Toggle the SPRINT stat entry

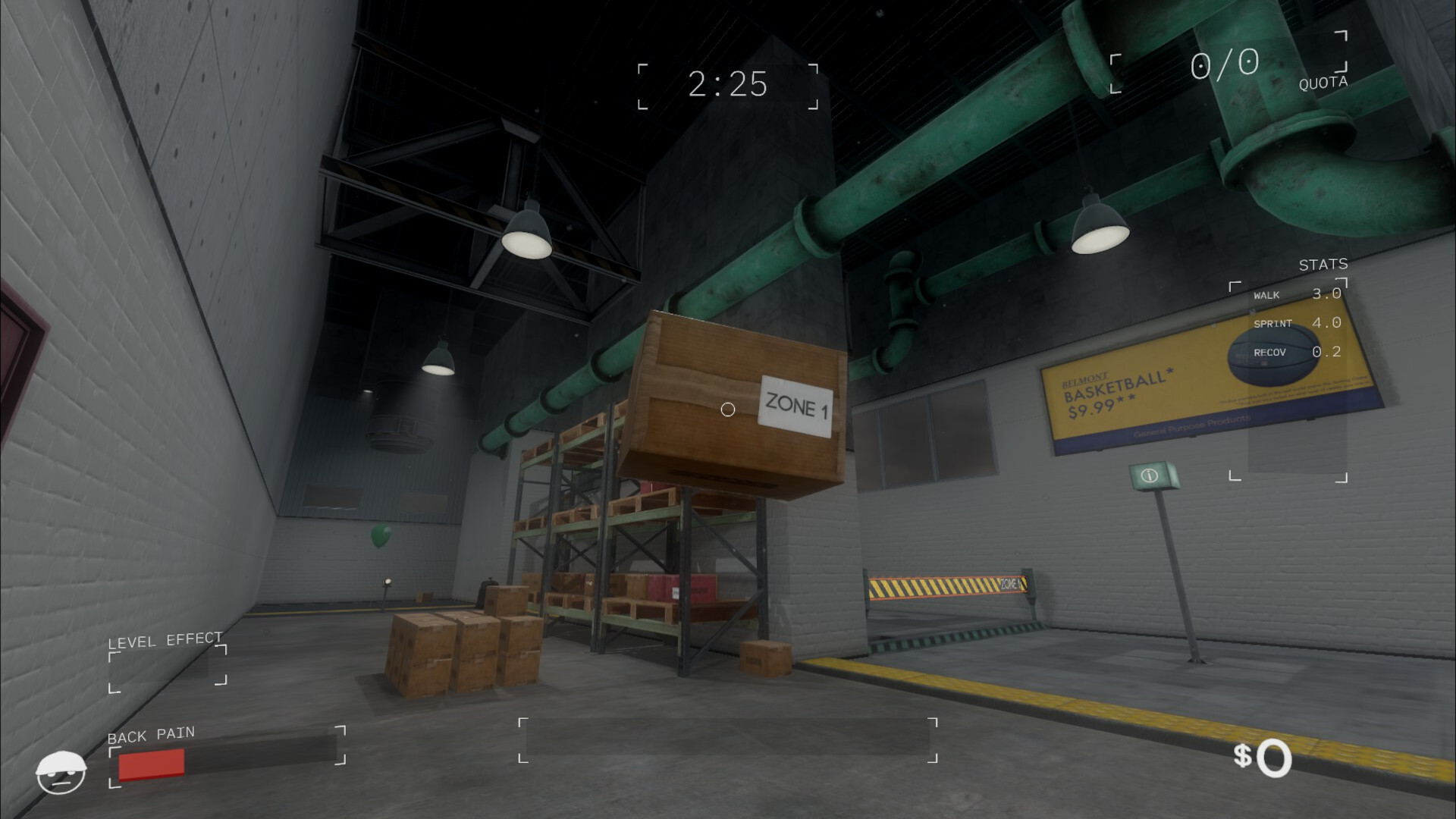1298,323
